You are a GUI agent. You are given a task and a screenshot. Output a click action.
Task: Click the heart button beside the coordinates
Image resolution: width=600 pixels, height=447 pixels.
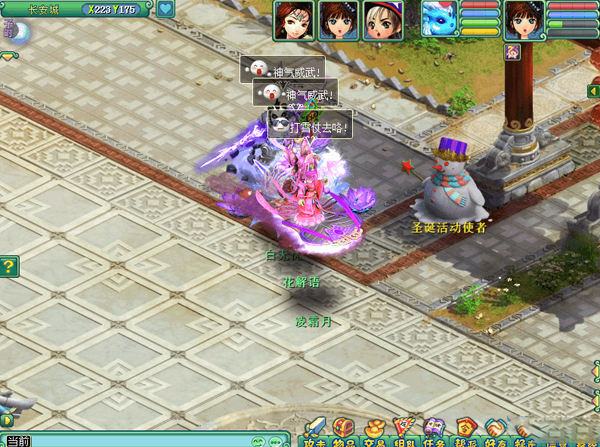(x=166, y=9)
